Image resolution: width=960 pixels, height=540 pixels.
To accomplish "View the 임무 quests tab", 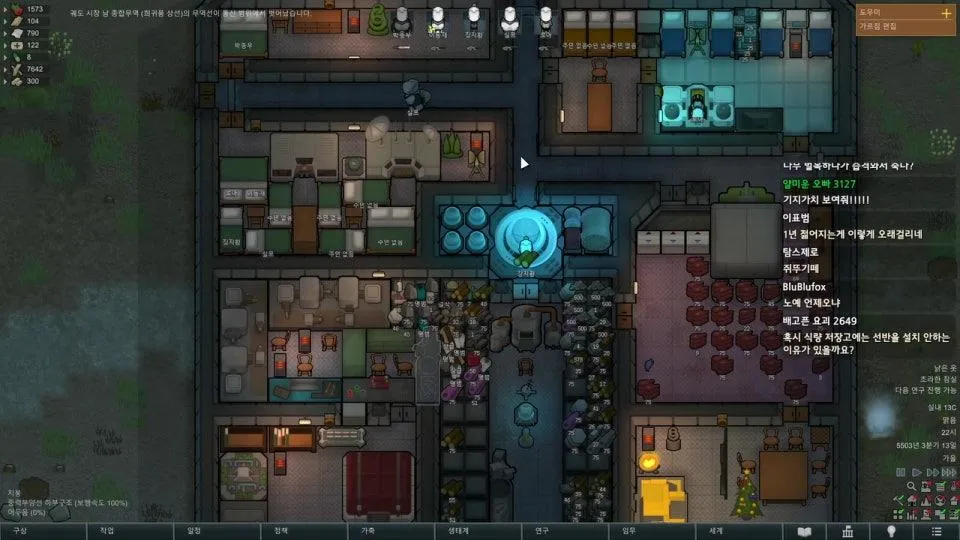I will point(629,531).
